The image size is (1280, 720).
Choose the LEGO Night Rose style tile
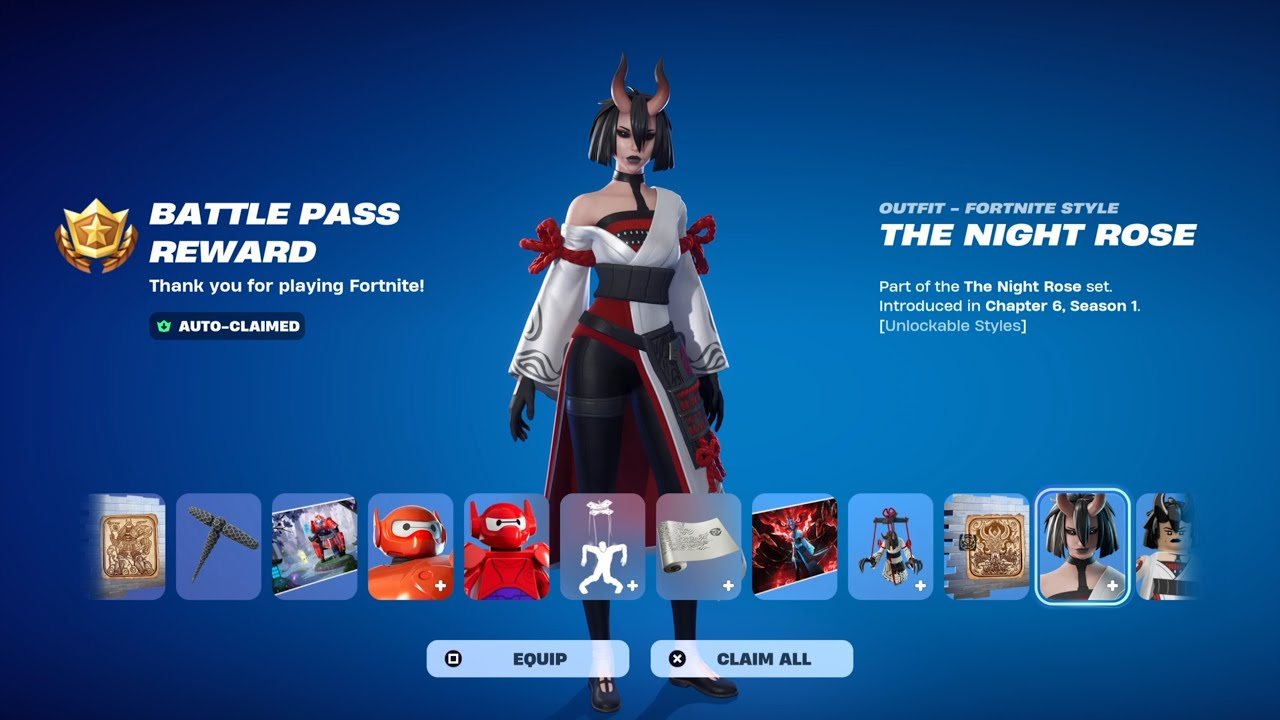click(1164, 546)
